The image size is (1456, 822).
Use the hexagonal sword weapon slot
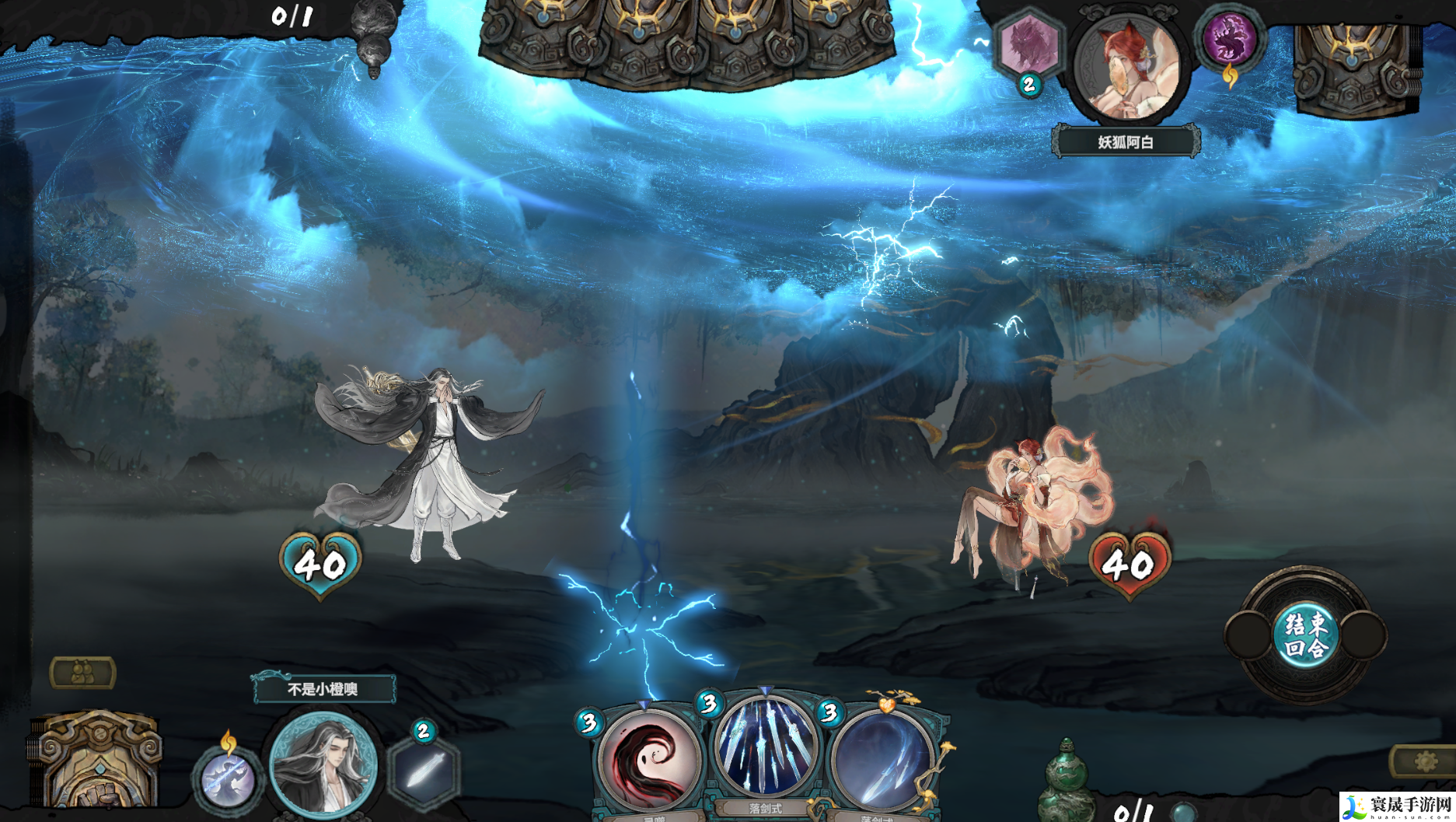424,770
